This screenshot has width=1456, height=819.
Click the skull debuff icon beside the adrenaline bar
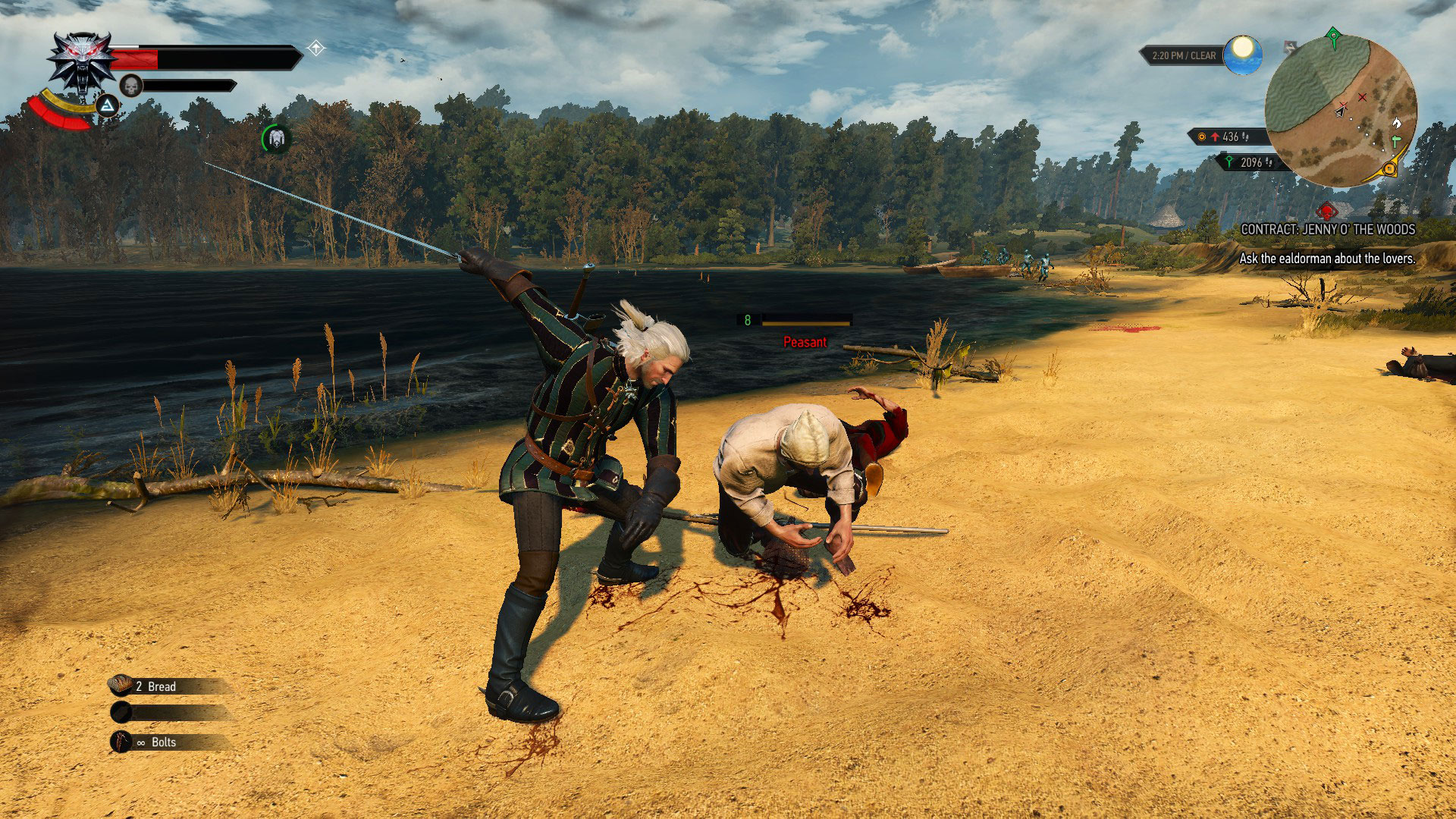tap(131, 86)
